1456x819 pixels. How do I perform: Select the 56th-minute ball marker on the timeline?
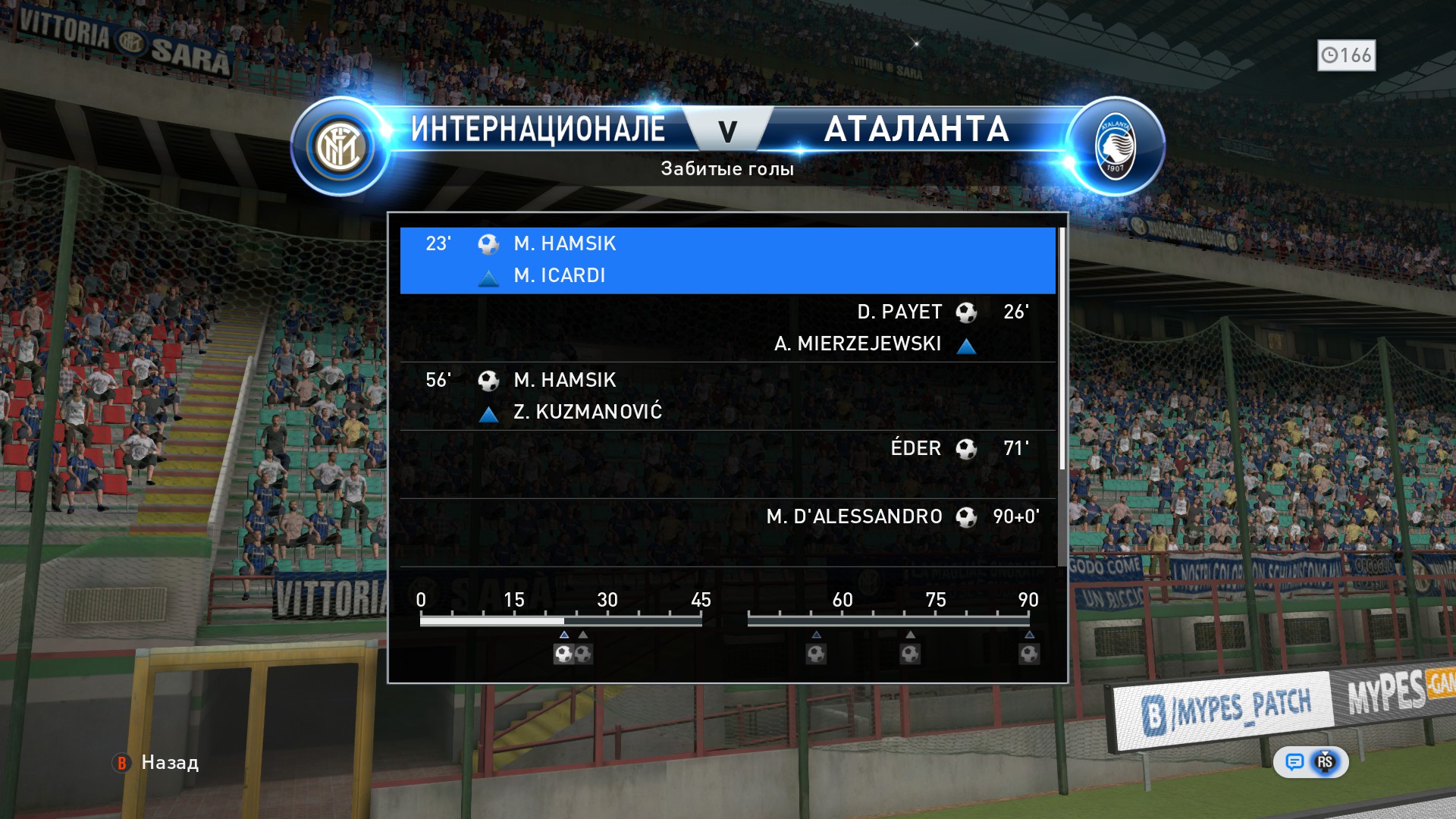tap(816, 654)
